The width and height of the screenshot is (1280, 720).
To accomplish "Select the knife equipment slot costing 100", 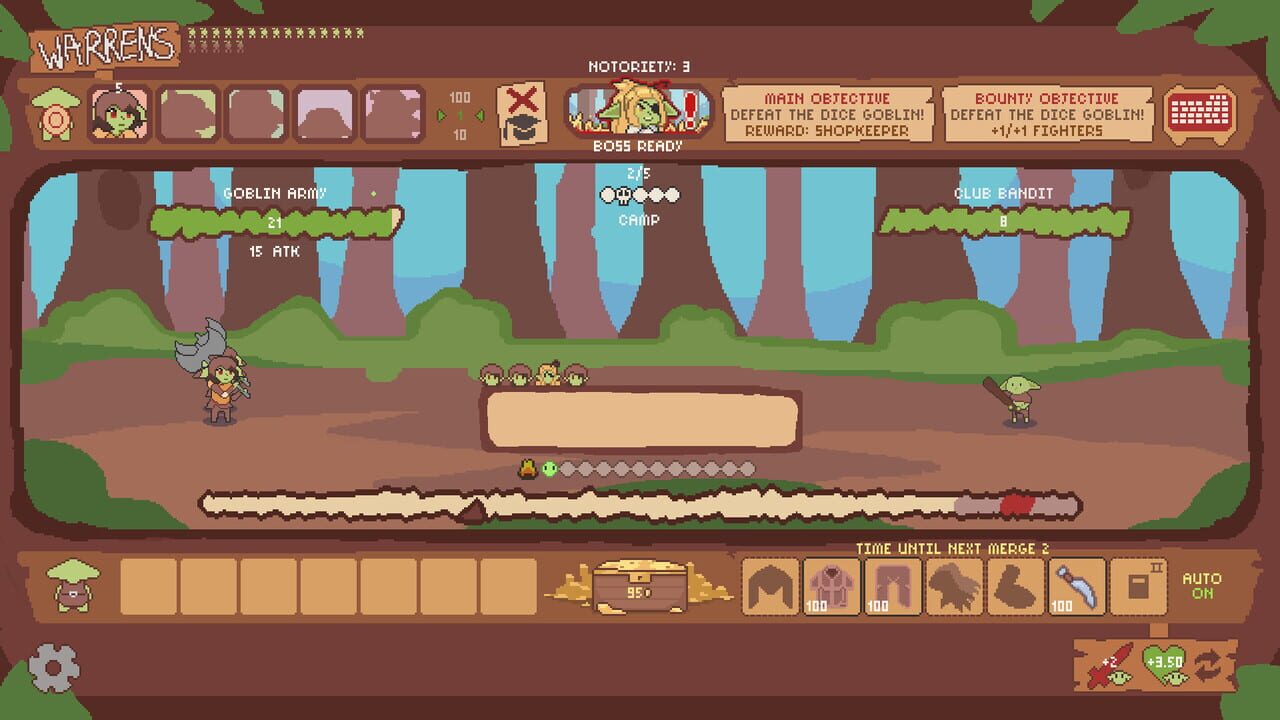I will coord(1077,585).
